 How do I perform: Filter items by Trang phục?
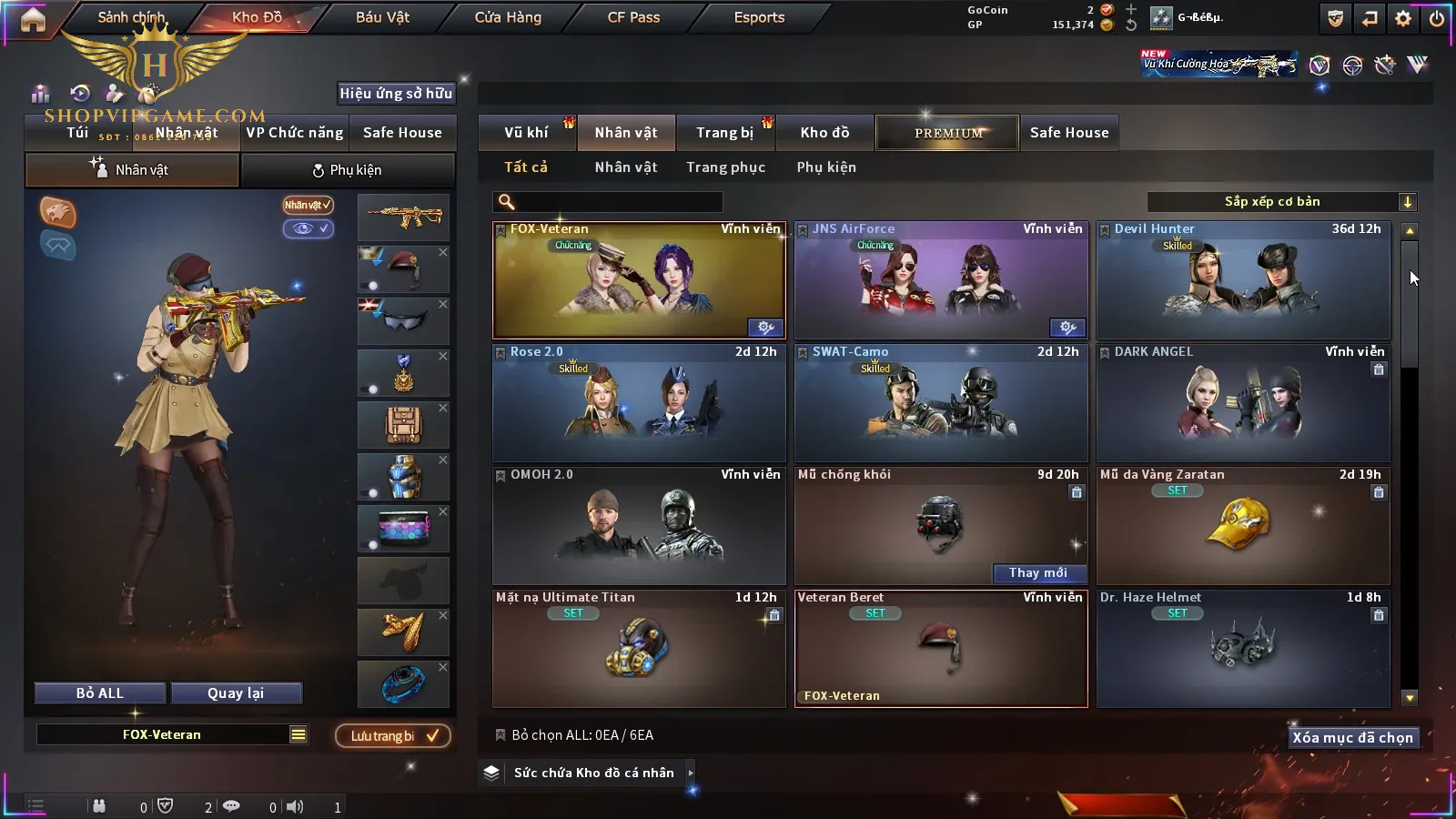point(725,167)
